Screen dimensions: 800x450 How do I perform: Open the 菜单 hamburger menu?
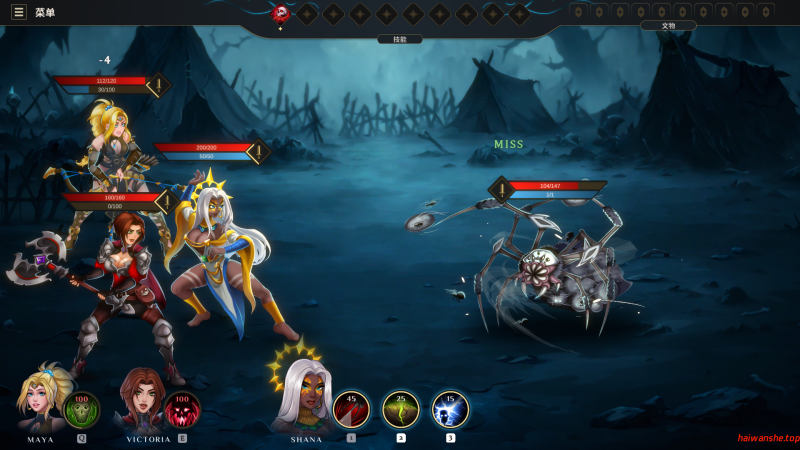[x=19, y=12]
